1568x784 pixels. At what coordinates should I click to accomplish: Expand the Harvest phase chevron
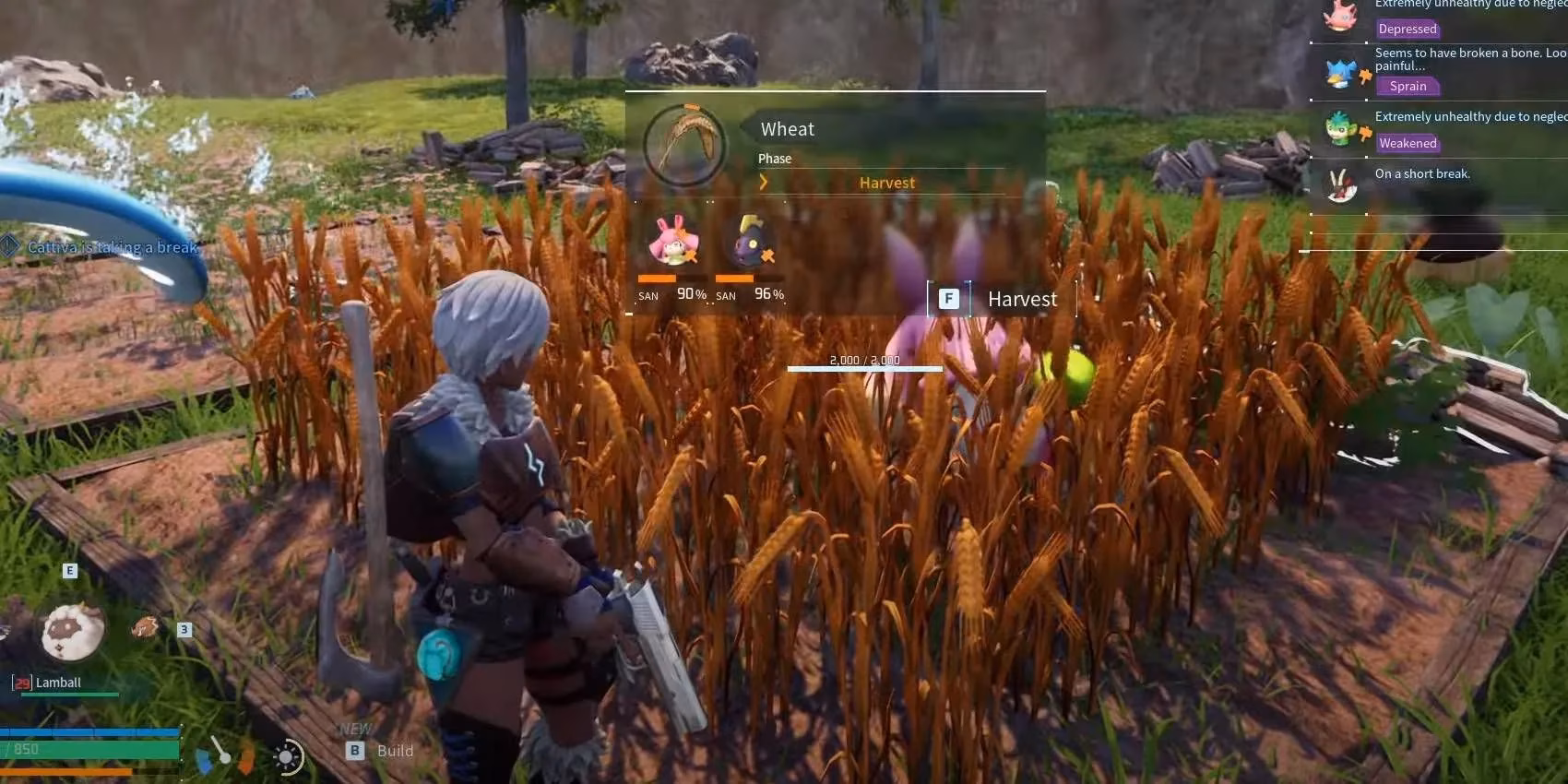764,182
